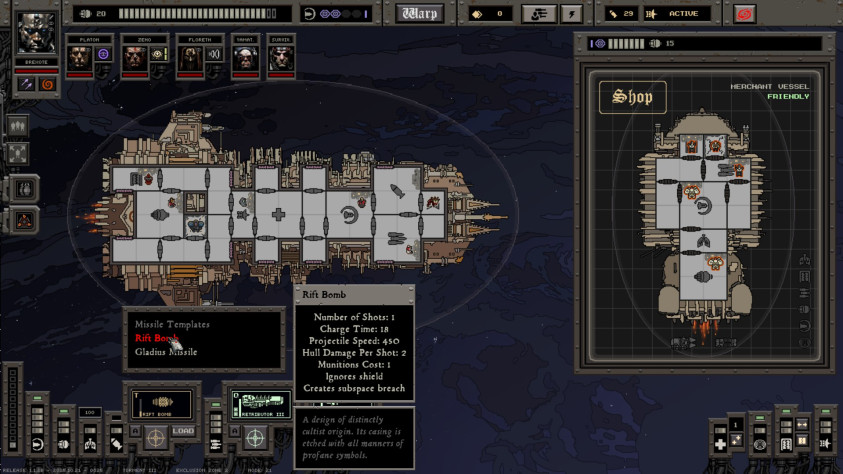Click the ship list button beside lightning bolt
The height and width of the screenshot is (474, 843).
point(539,14)
